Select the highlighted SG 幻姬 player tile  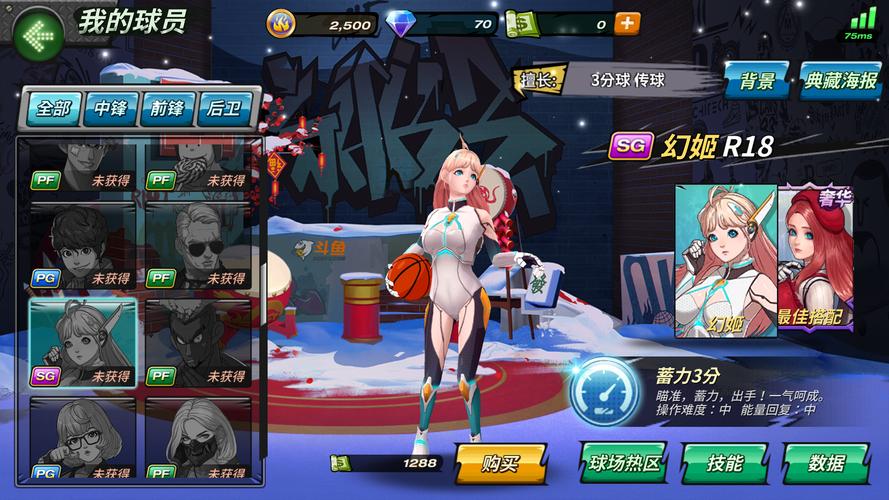pyautogui.click(x=82, y=342)
